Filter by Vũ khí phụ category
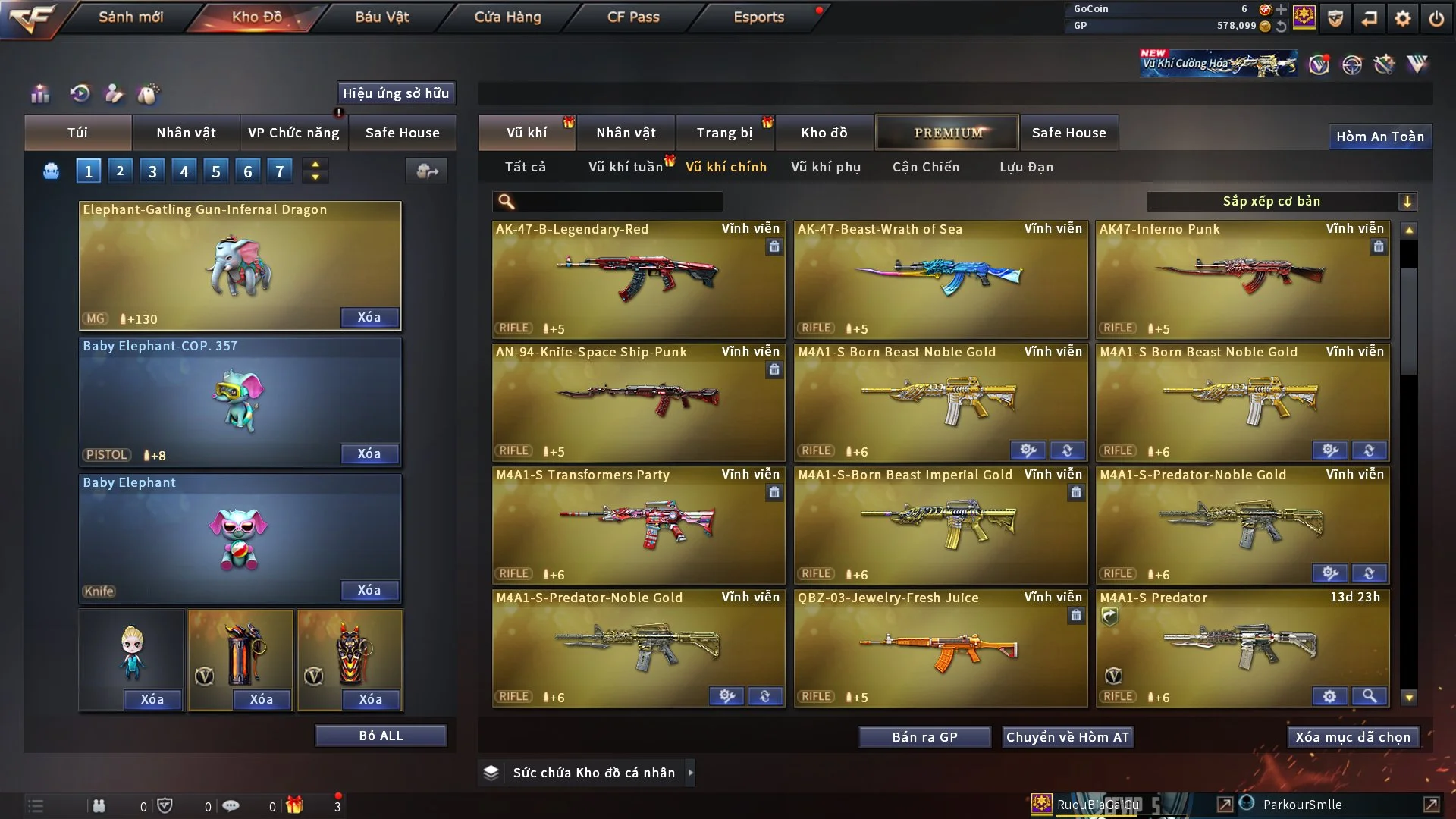1456x819 pixels. pos(826,167)
